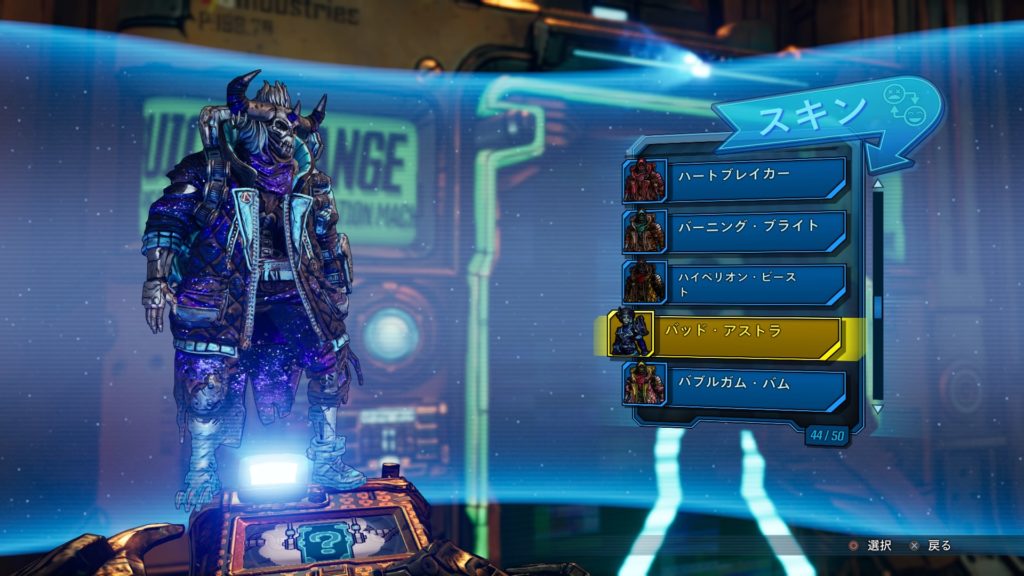Choose the バブルガム・バム skin
This screenshot has height=576, width=1024.
[737, 385]
